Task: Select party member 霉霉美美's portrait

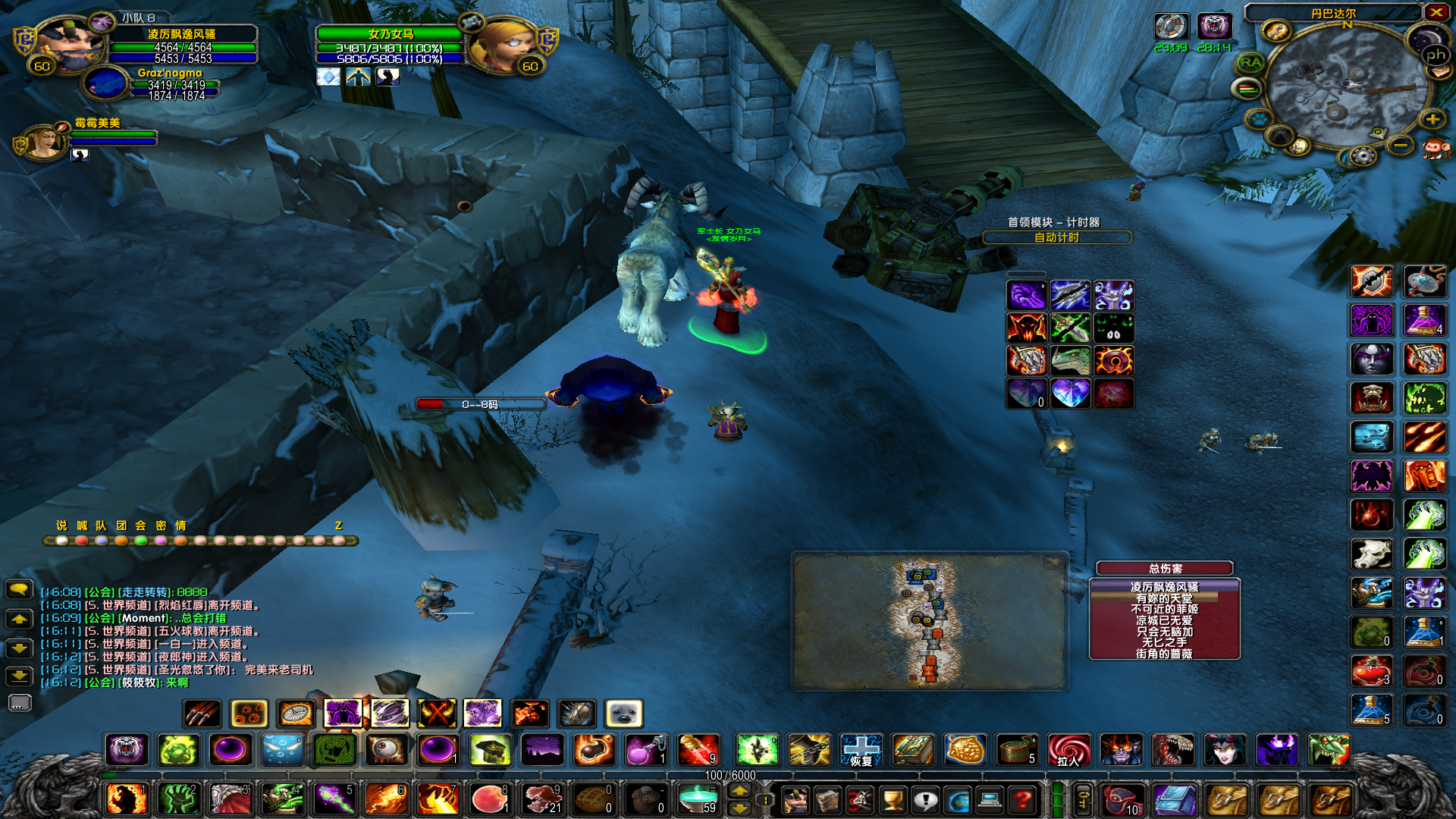Action: coord(47,140)
